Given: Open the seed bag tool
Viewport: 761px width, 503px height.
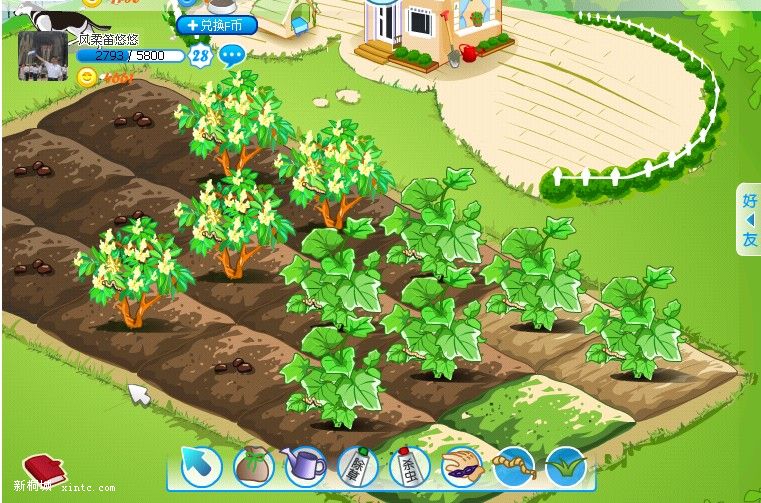Looking at the screenshot, I should pos(253,466).
